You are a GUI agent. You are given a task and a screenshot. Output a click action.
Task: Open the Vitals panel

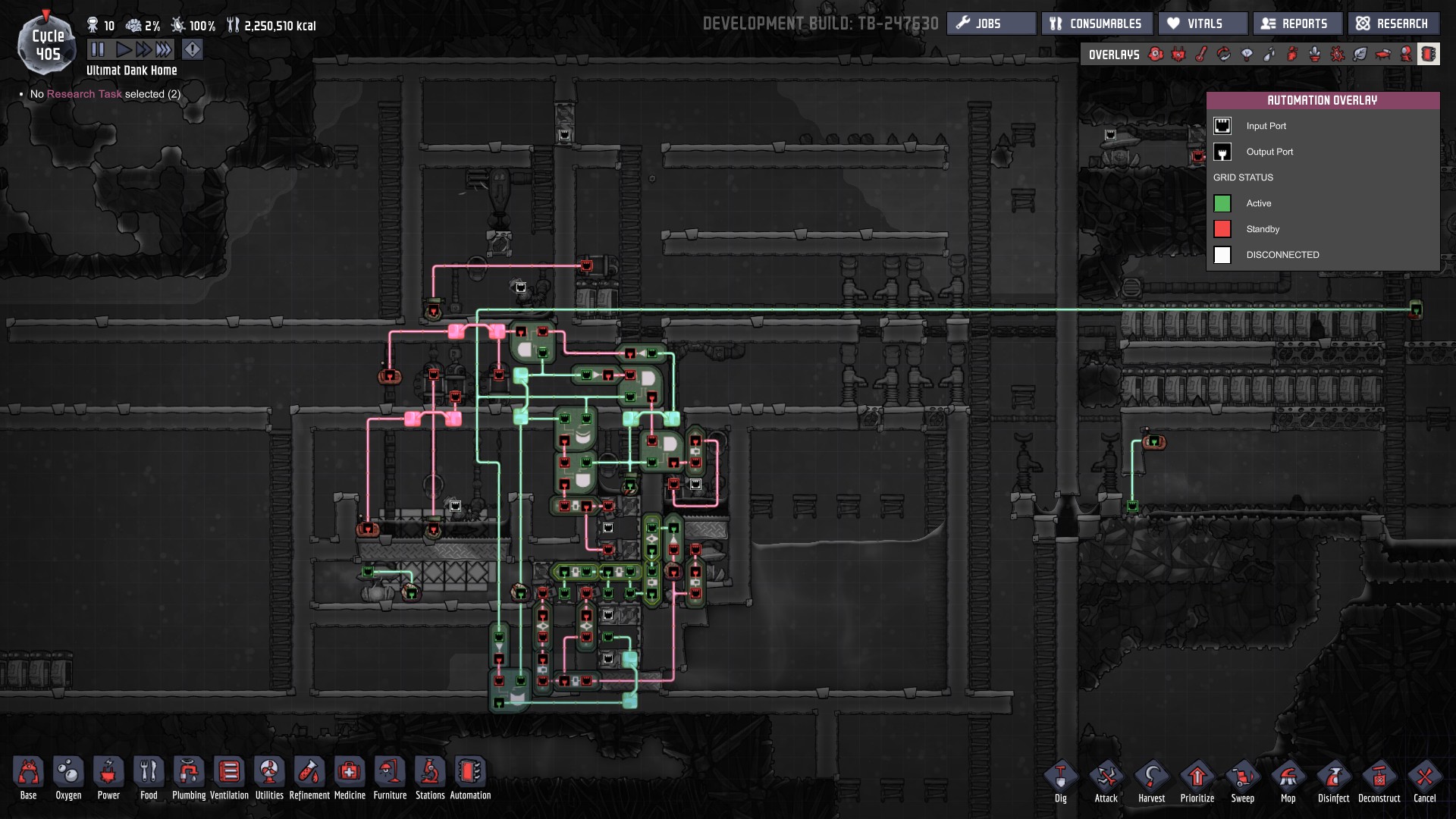pyautogui.click(x=1202, y=23)
